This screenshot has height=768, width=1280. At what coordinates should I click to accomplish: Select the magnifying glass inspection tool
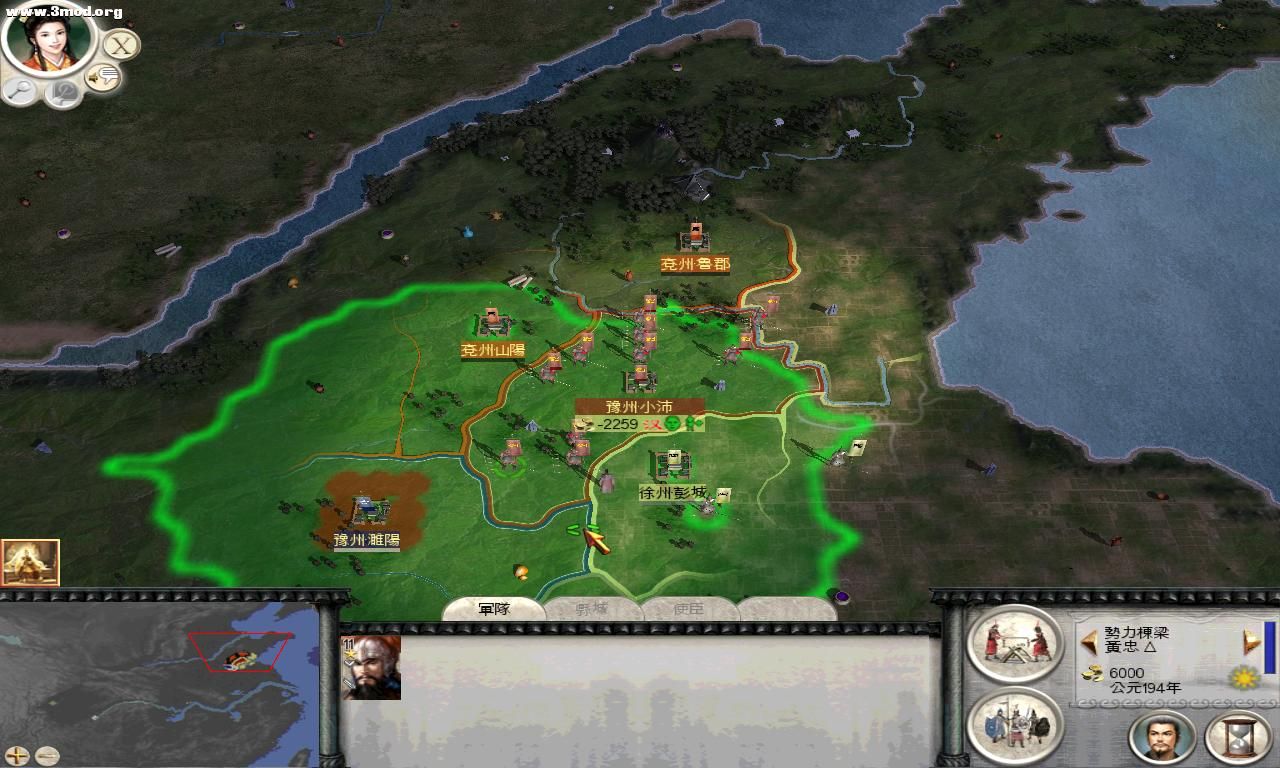pos(22,90)
